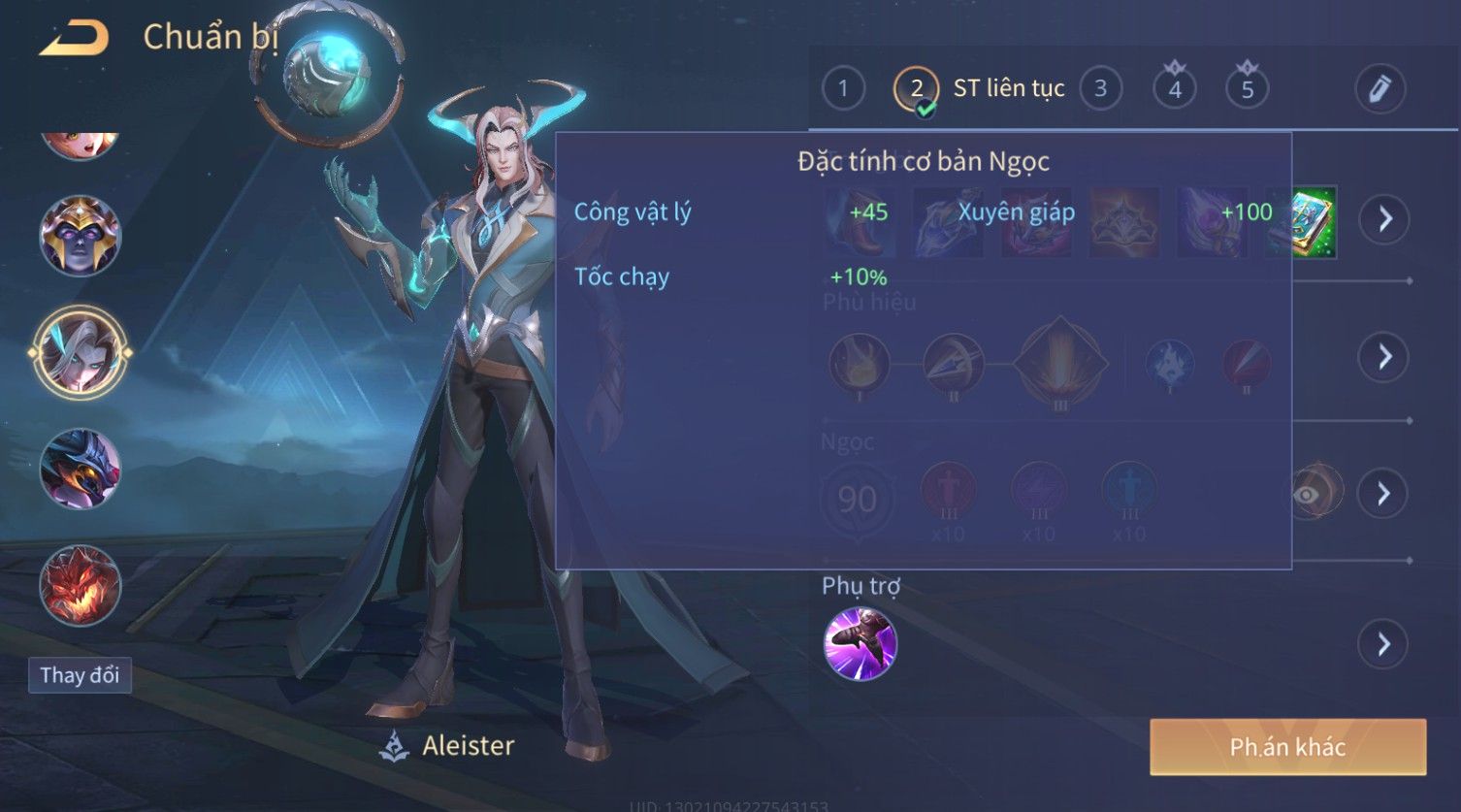
Task: Choose the gold-helmeted purple hero portrait
Action: [x=80, y=236]
